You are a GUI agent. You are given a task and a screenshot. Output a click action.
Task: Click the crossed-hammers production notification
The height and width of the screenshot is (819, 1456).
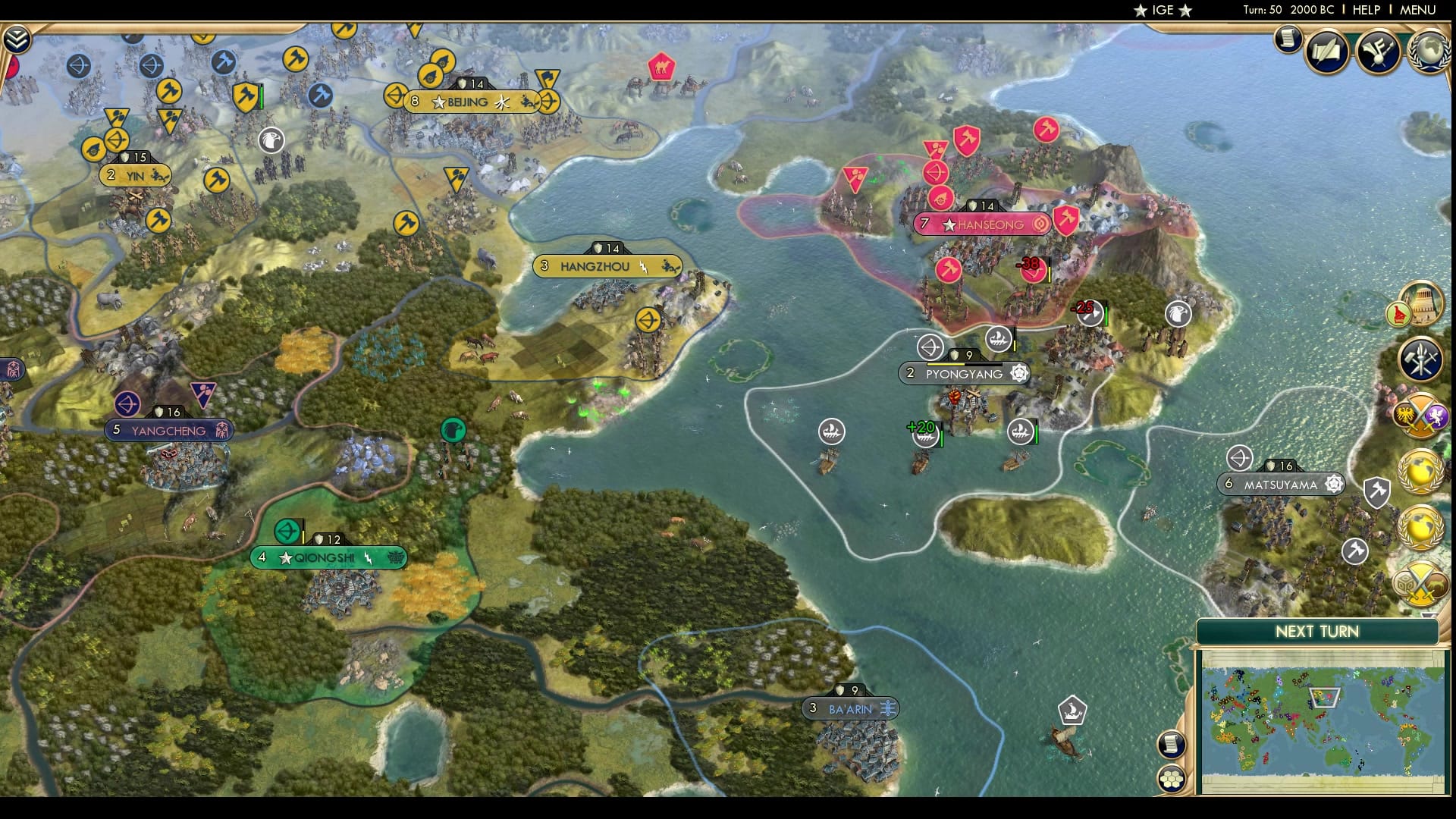point(1419,358)
